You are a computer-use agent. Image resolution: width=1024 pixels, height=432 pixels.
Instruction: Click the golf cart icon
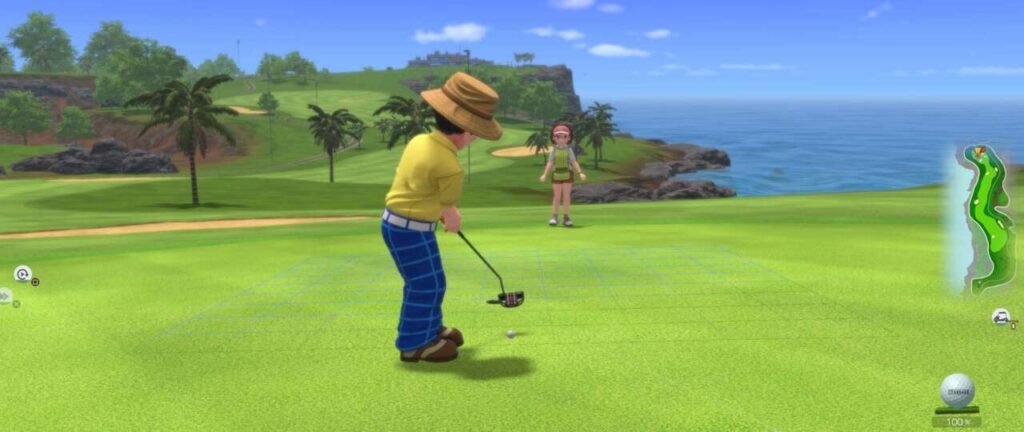coord(1000,317)
